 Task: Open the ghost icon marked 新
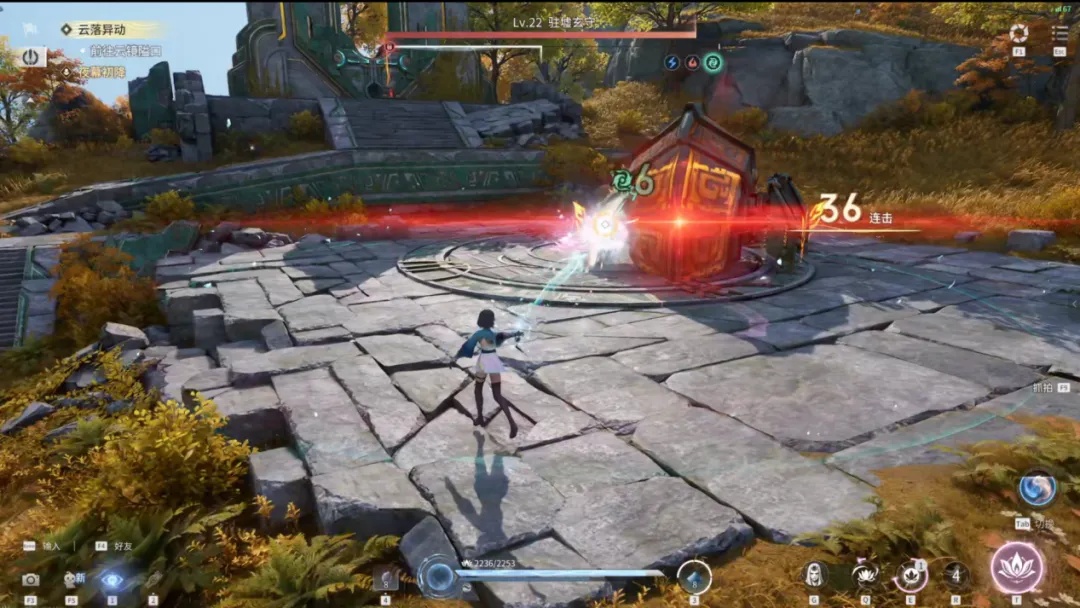pos(72,579)
